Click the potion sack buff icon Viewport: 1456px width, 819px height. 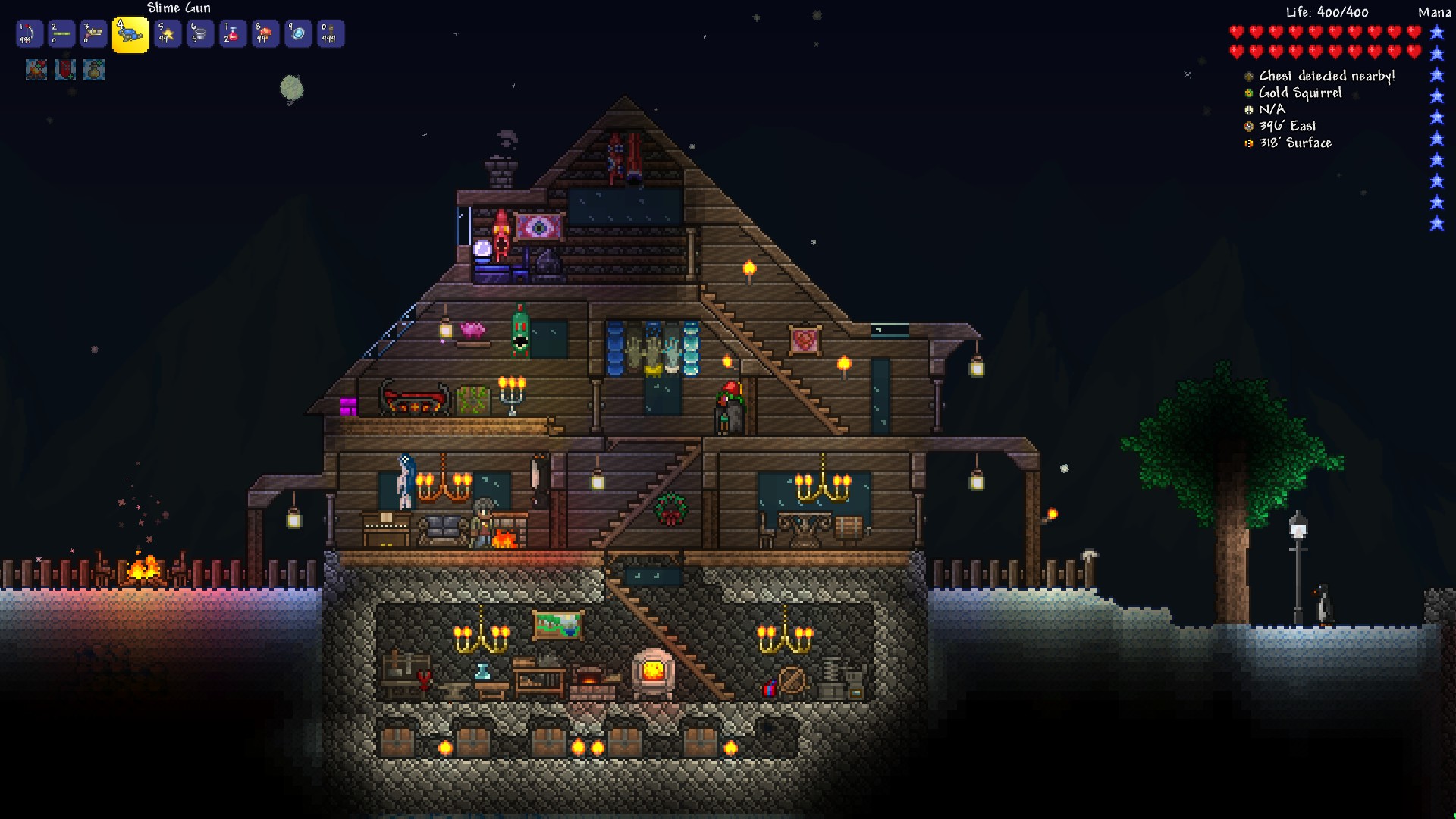coord(94,70)
